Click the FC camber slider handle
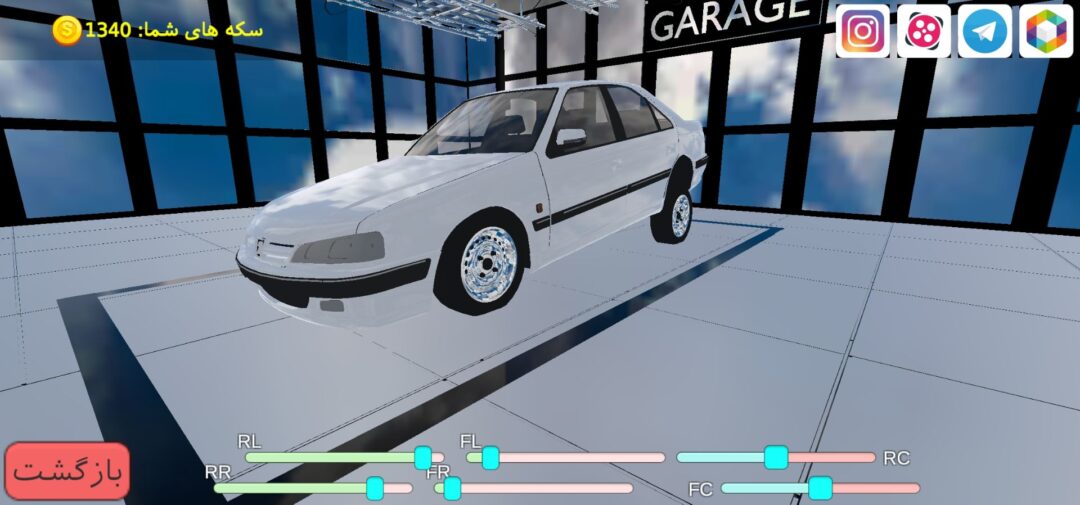The height and width of the screenshot is (505, 1080). 820,488
